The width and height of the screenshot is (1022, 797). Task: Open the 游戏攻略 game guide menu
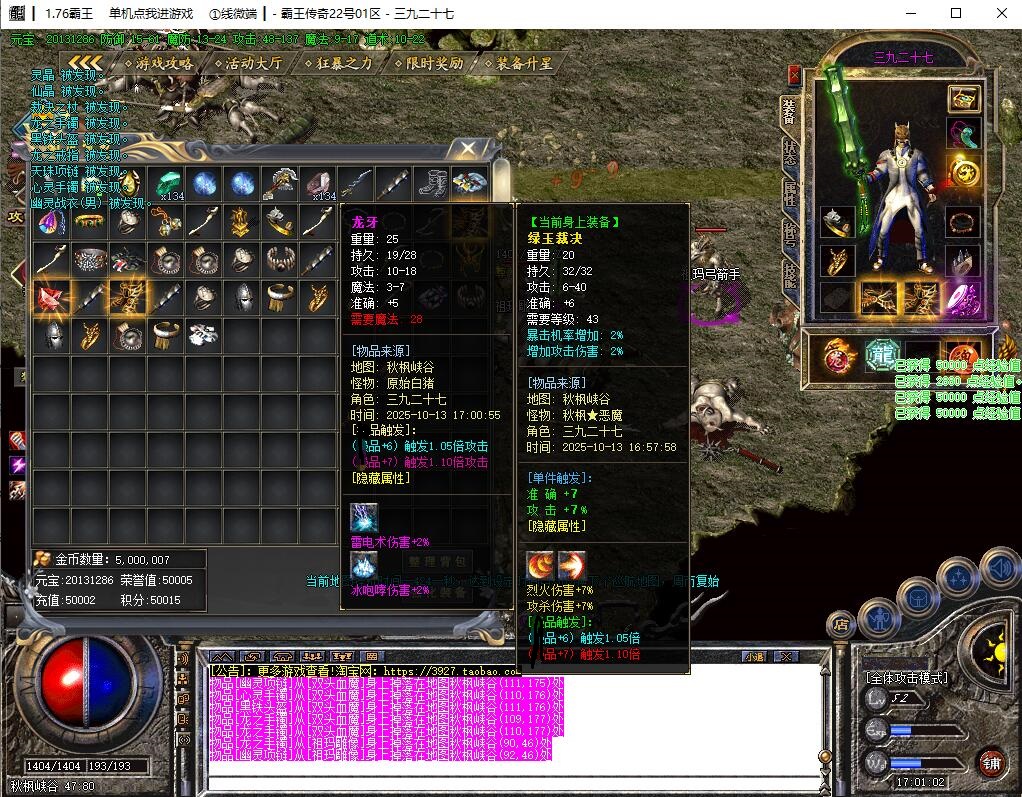[165, 63]
